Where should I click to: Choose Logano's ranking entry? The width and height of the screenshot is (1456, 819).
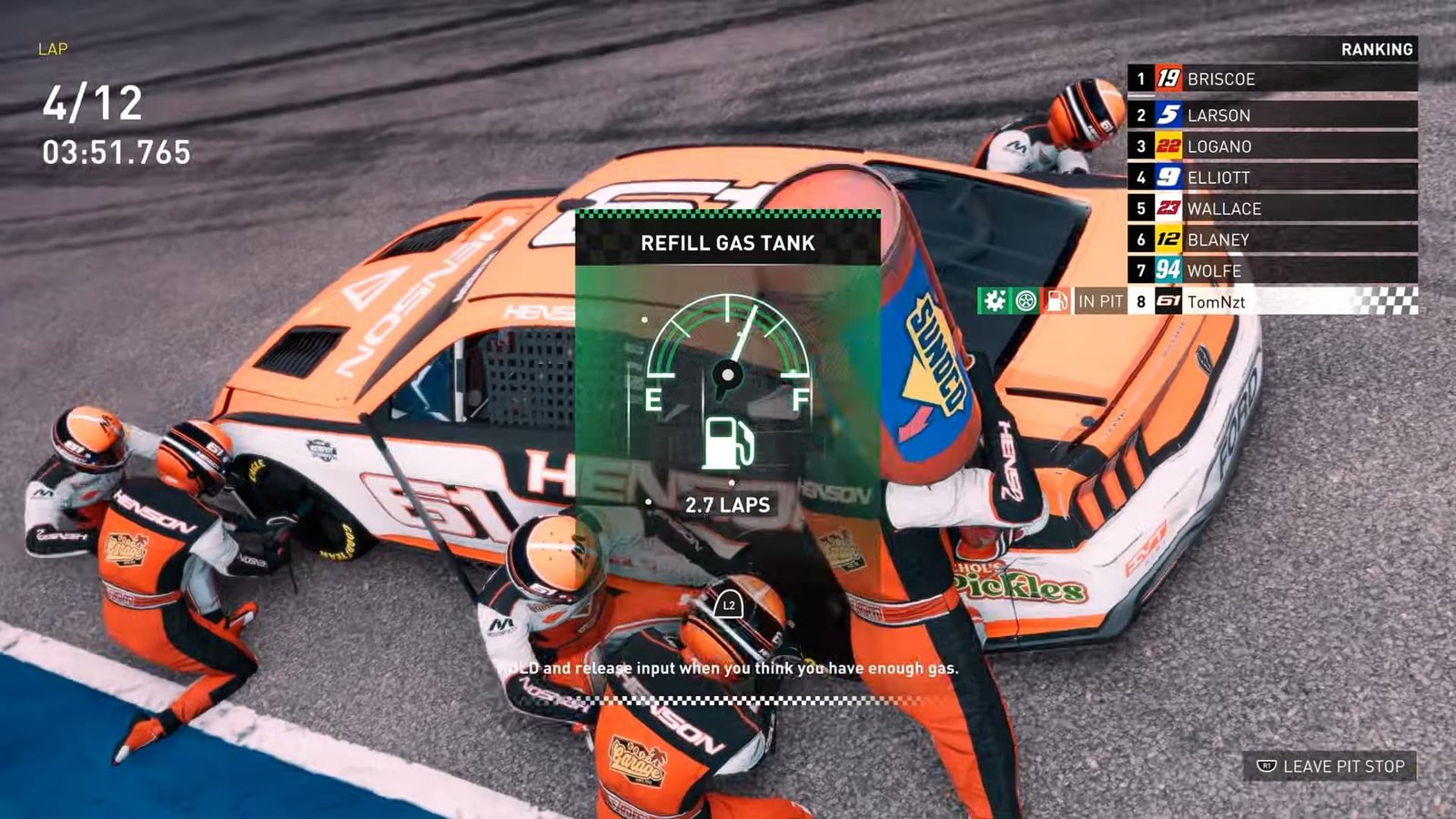(x=1271, y=147)
